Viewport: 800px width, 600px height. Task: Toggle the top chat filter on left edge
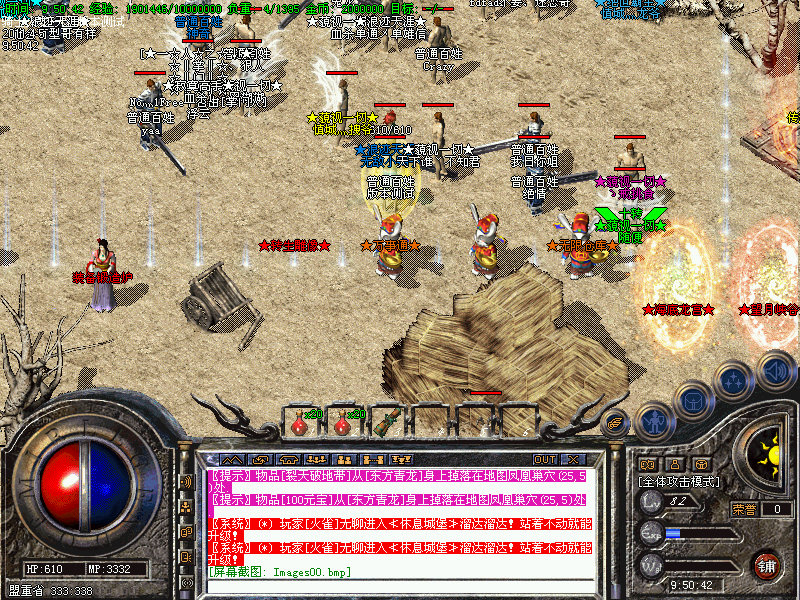click(x=187, y=480)
